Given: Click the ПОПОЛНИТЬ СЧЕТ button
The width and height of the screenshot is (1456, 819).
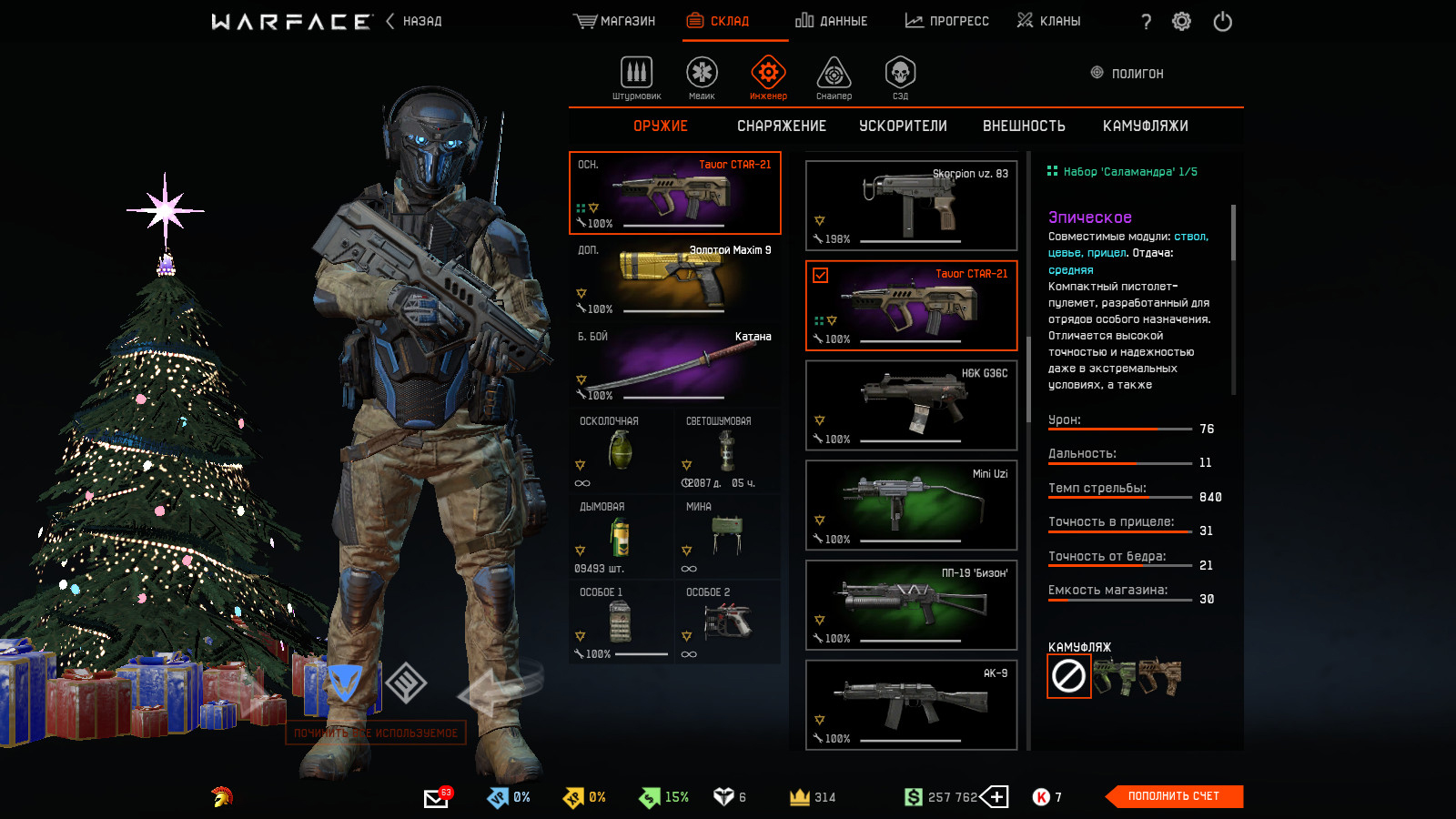Looking at the screenshot, I should point(1173,796).
